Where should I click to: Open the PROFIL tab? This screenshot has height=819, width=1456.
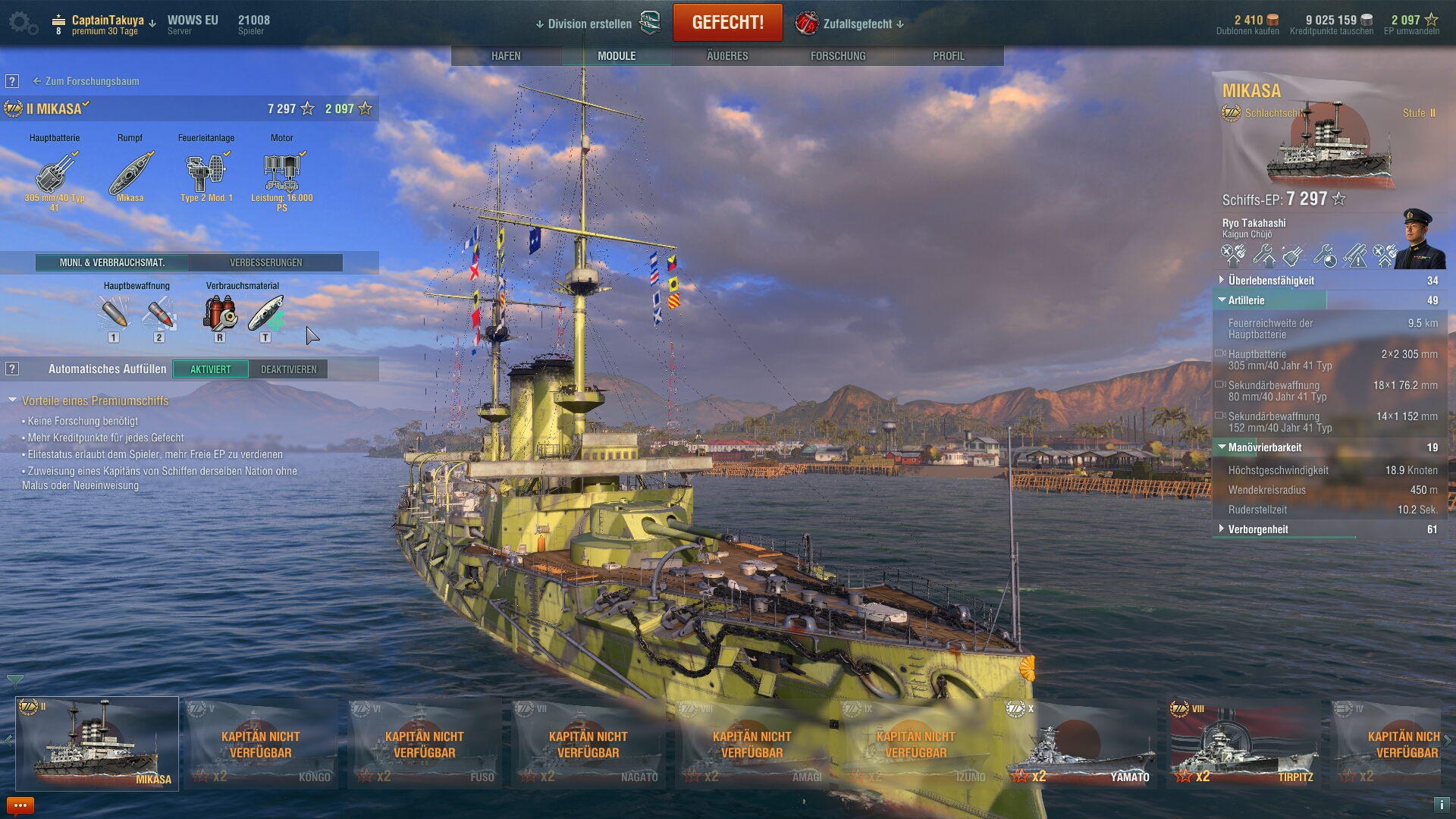949,56
